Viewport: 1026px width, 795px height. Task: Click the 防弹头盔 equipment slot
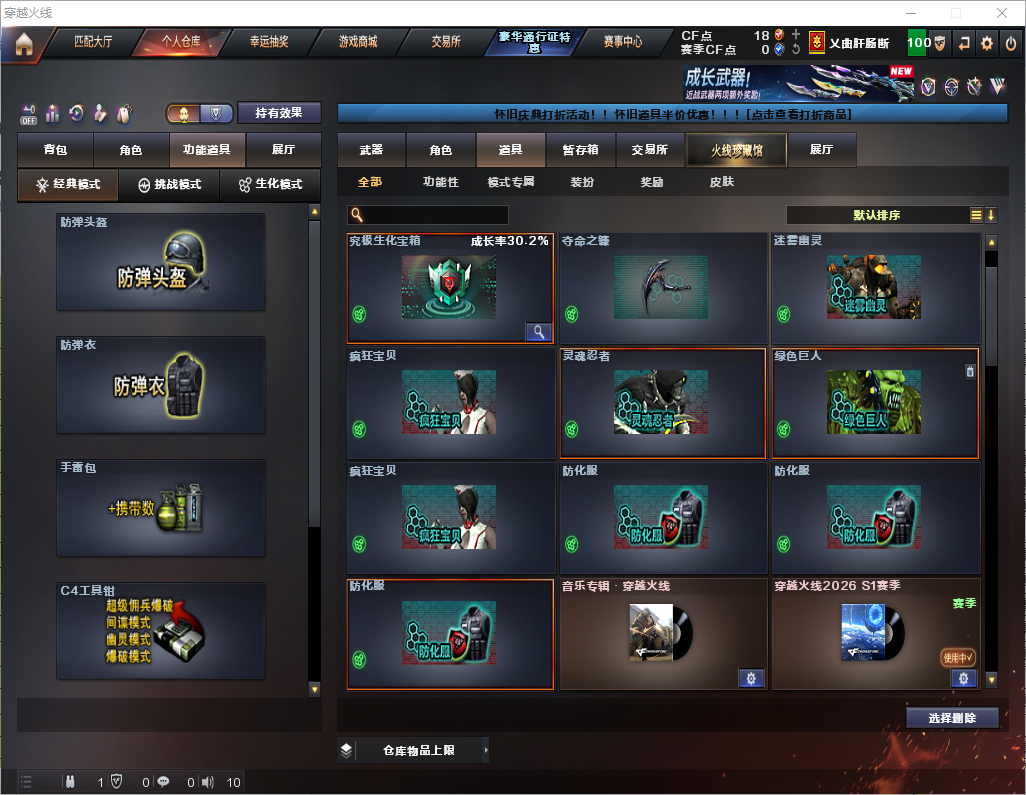(x=161, y=262)
